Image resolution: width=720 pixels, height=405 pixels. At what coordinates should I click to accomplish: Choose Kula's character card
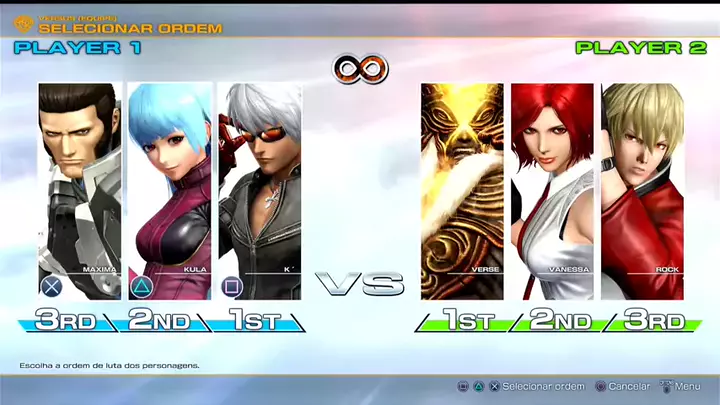click(x=170, y=190)
